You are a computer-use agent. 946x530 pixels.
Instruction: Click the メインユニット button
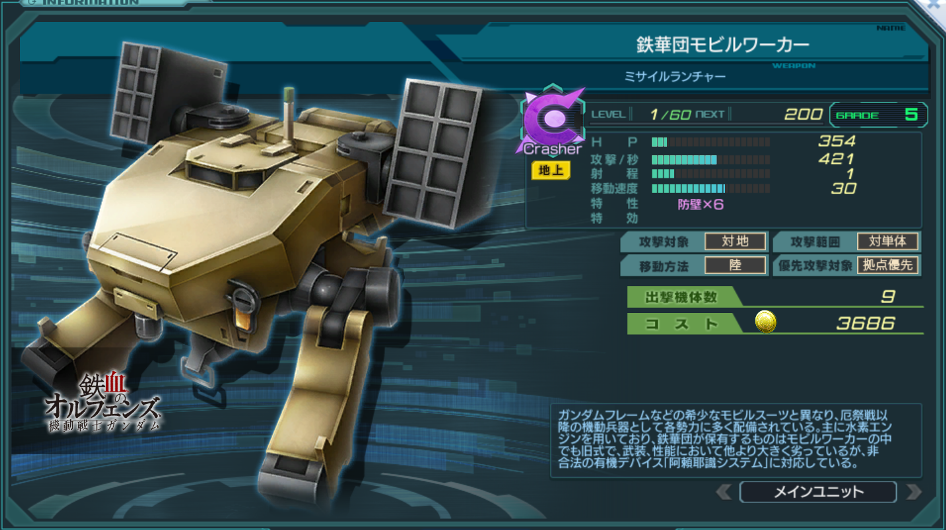point(818,492)
